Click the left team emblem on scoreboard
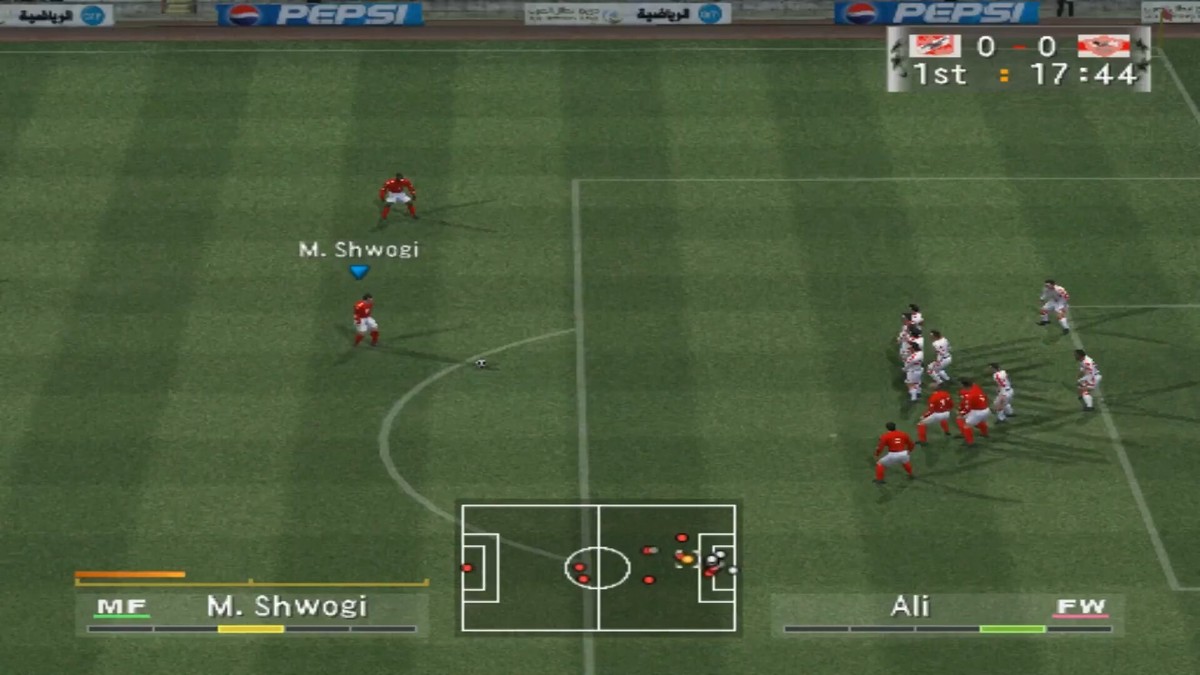The width and height of the screenshot is (1200, 675). point(934,46)
